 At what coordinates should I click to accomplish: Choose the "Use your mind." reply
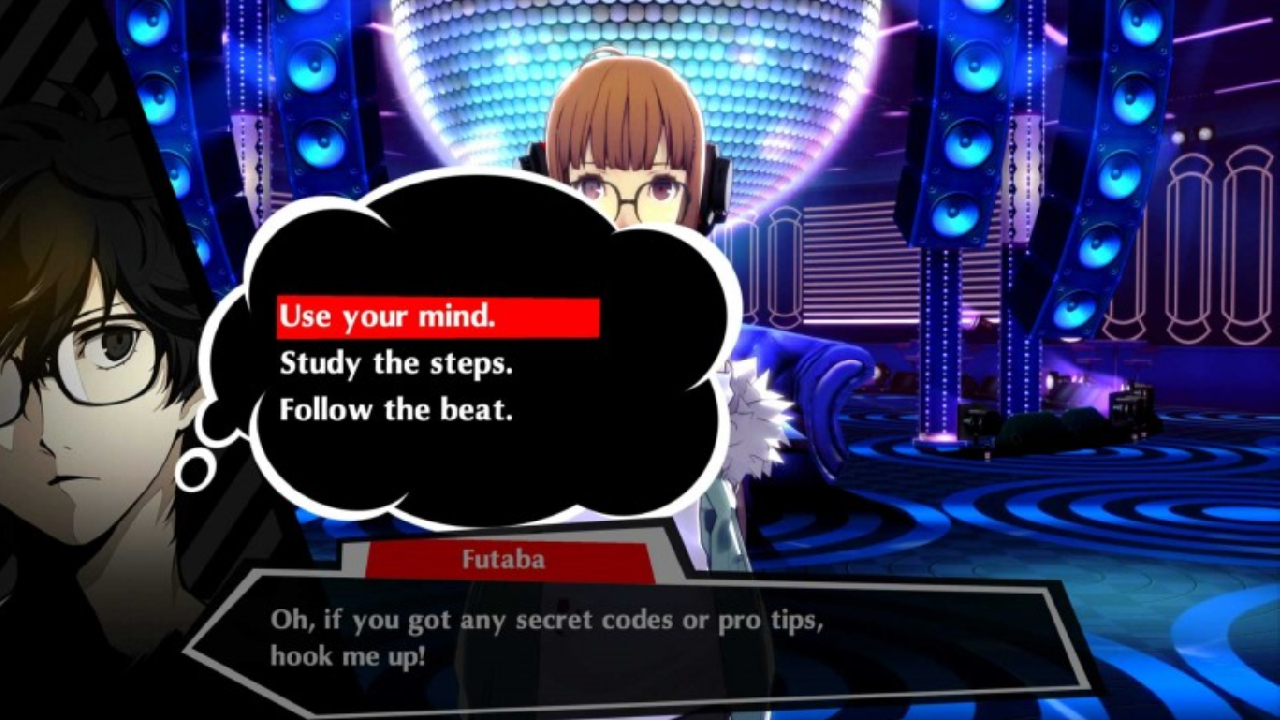387,318
